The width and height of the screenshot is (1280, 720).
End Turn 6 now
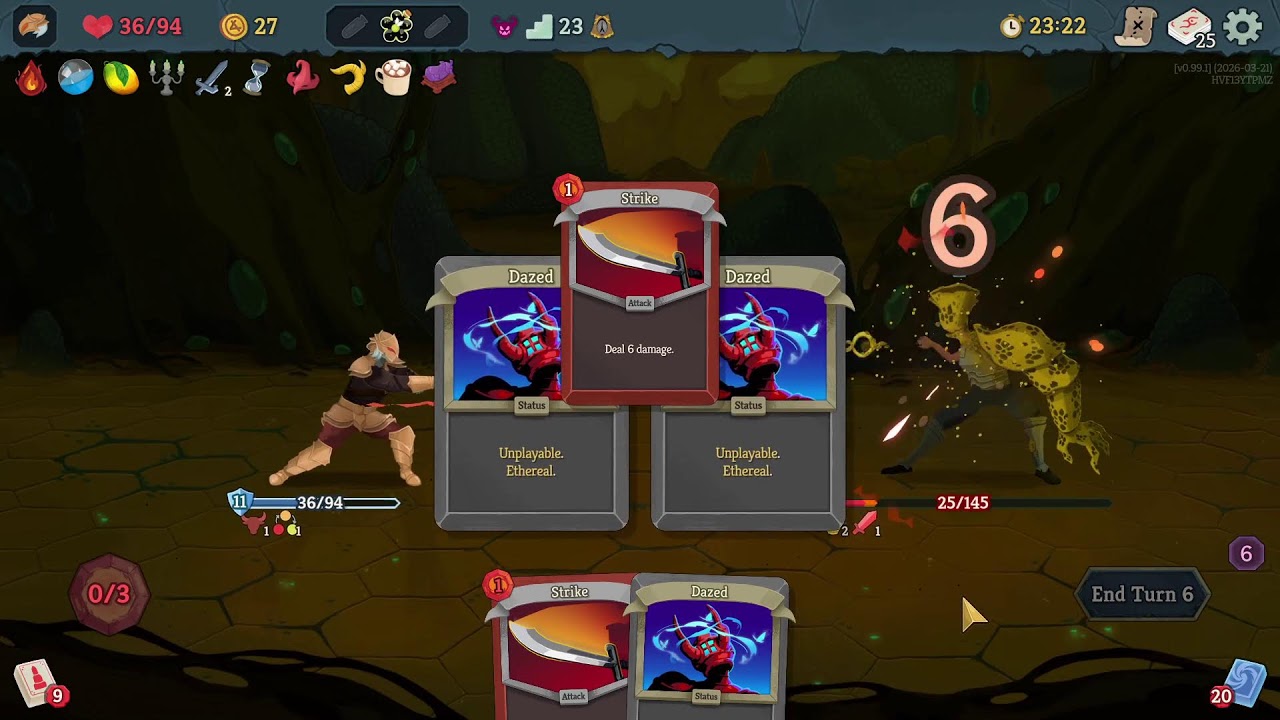click(1141, 594)
